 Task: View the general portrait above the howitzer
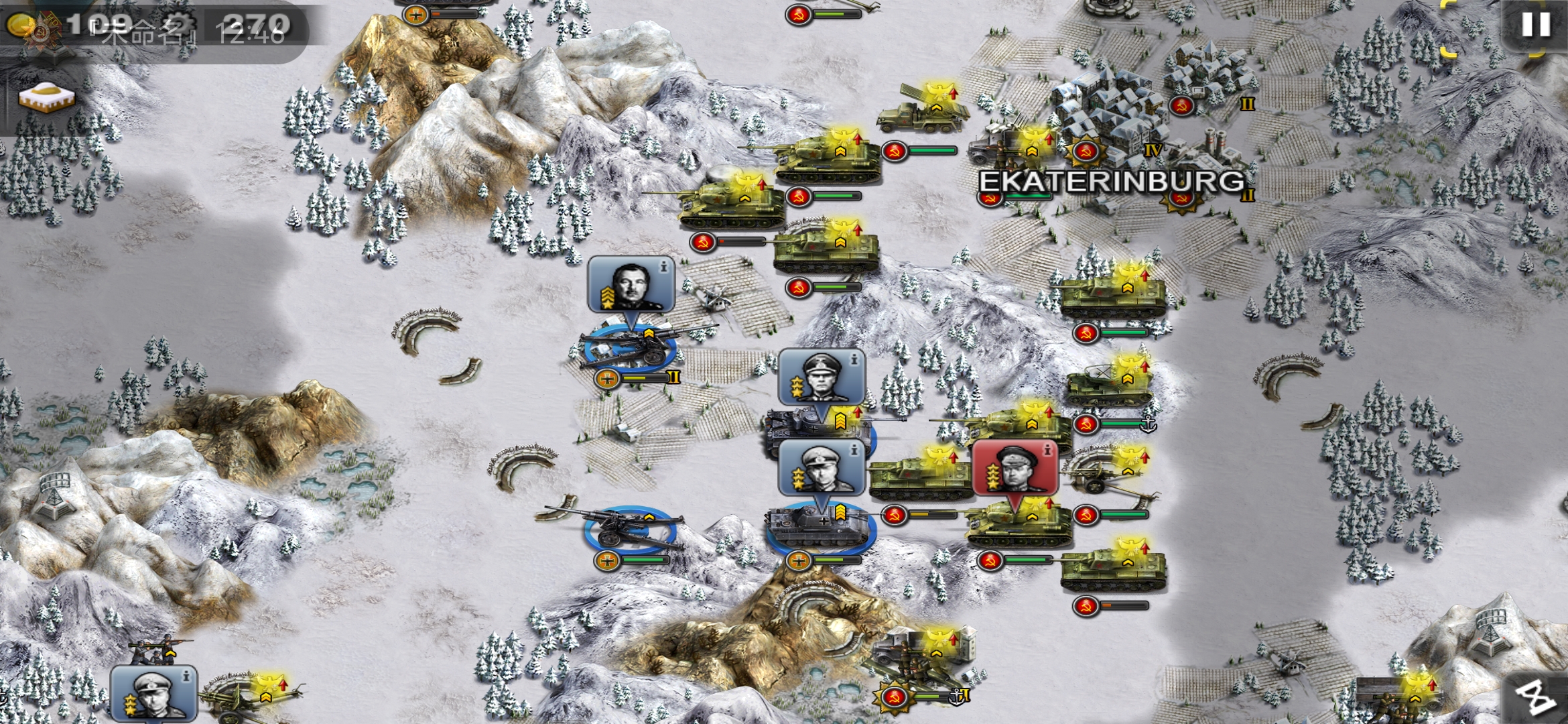pyautogui.click(x=631, y=284)
